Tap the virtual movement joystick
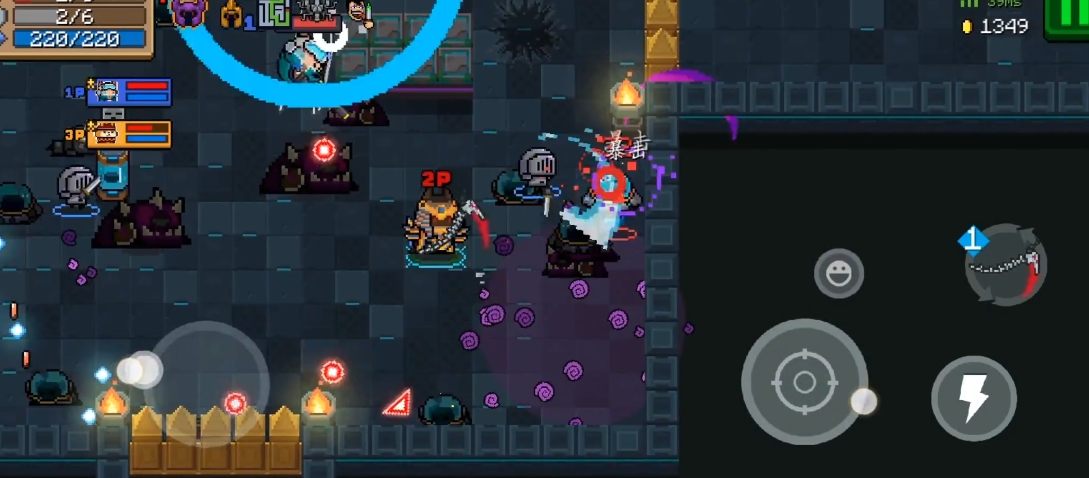Image resolution: width=1089 pixels, height=478 pixels. (x=205, y=382)
